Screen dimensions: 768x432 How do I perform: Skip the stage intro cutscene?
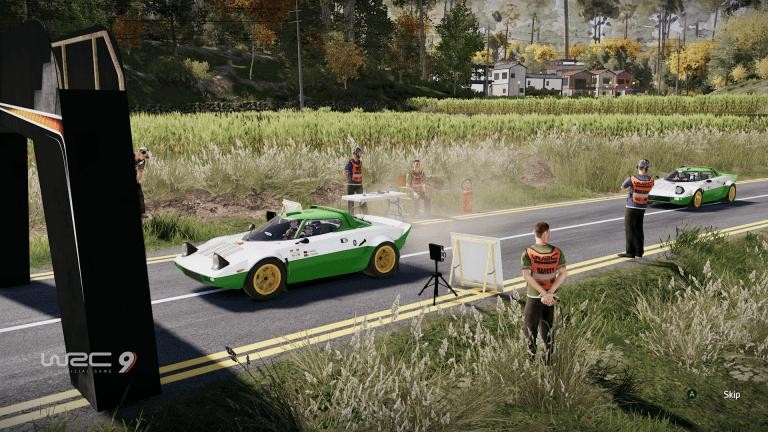pyautogui.click(x=730, y=394)
